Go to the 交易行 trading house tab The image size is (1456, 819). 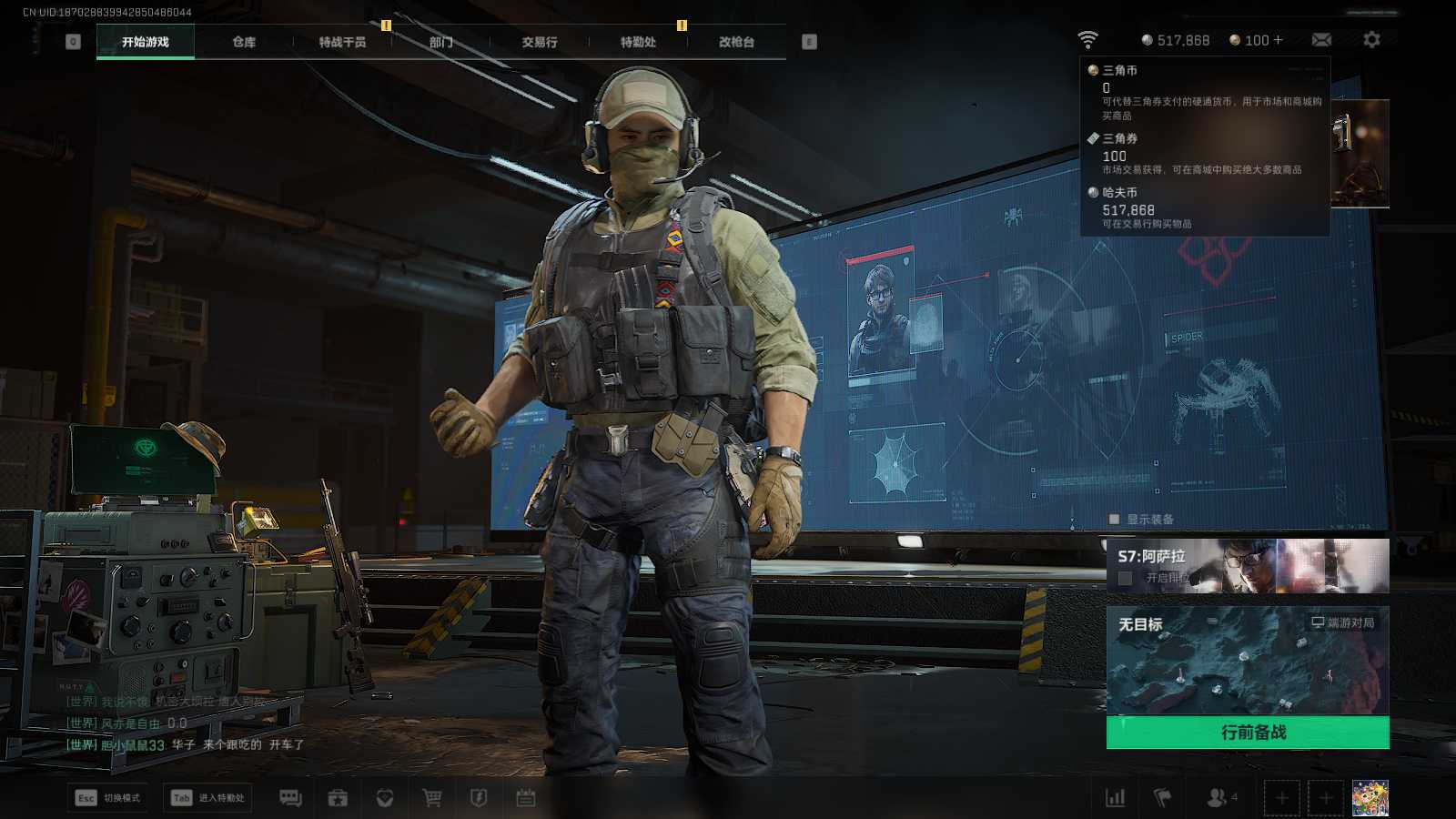click(540, 42)
